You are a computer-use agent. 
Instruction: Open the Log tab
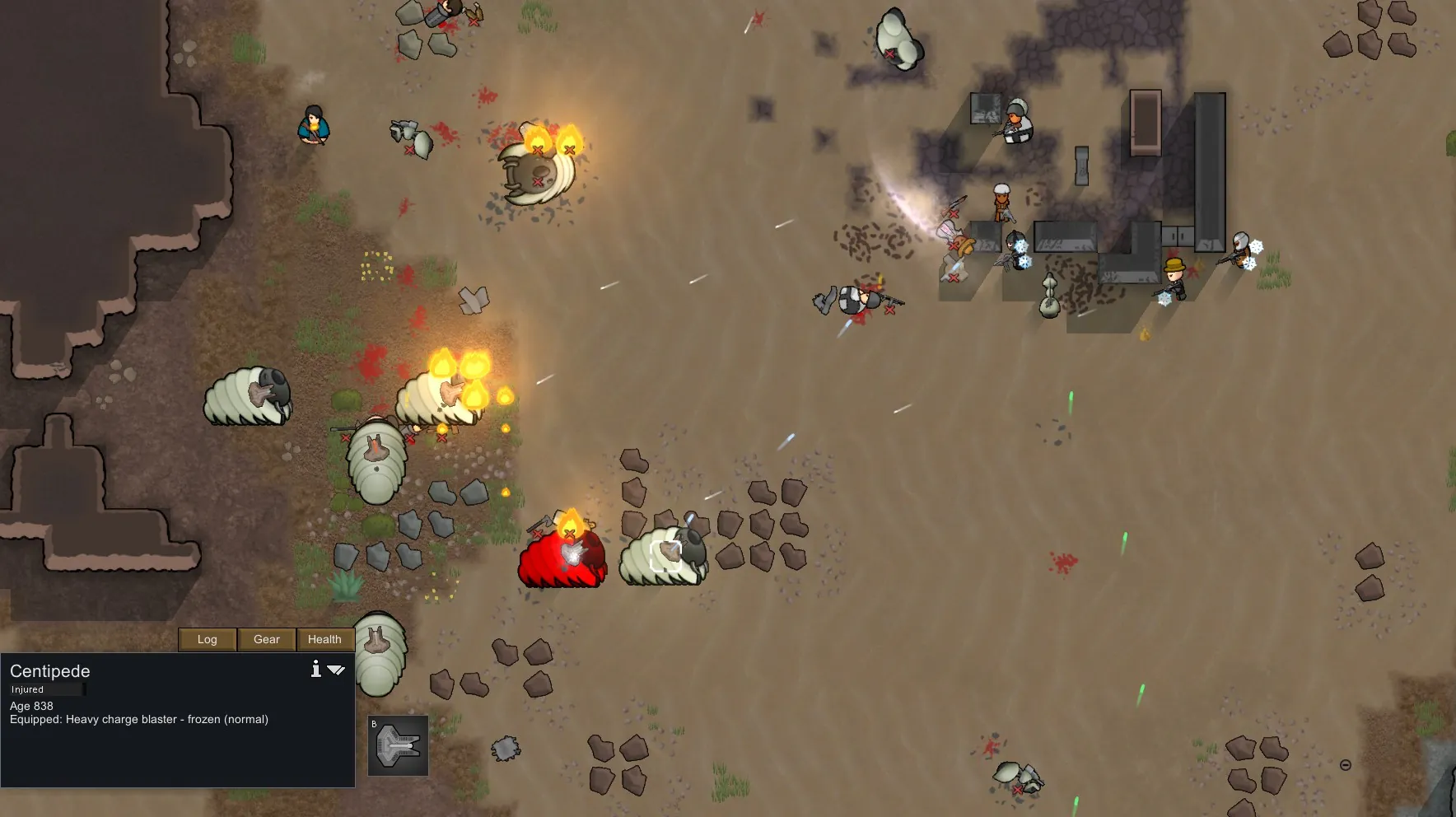208,640
